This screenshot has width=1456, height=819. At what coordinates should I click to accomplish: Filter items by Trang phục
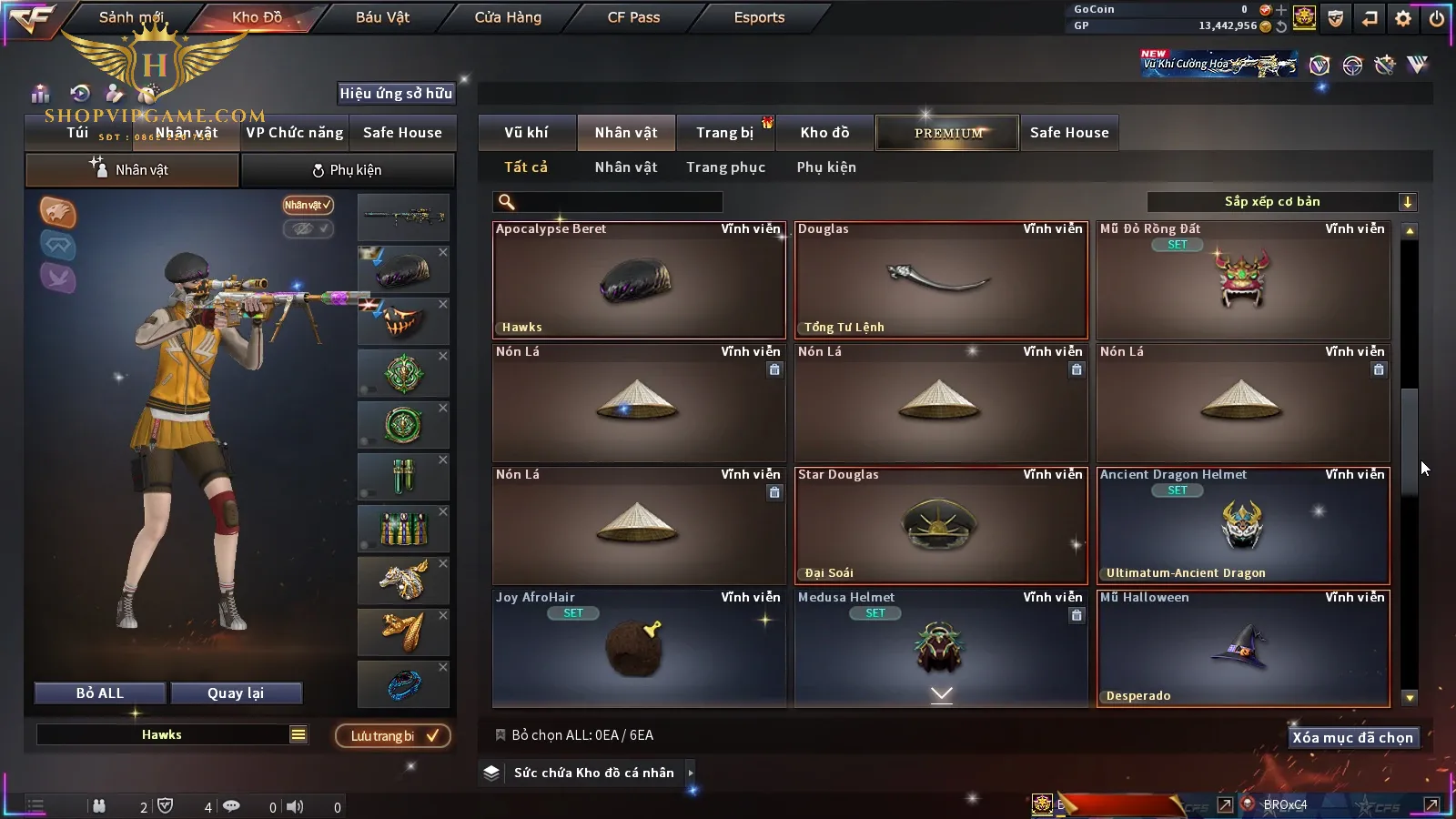click(725, 167)
